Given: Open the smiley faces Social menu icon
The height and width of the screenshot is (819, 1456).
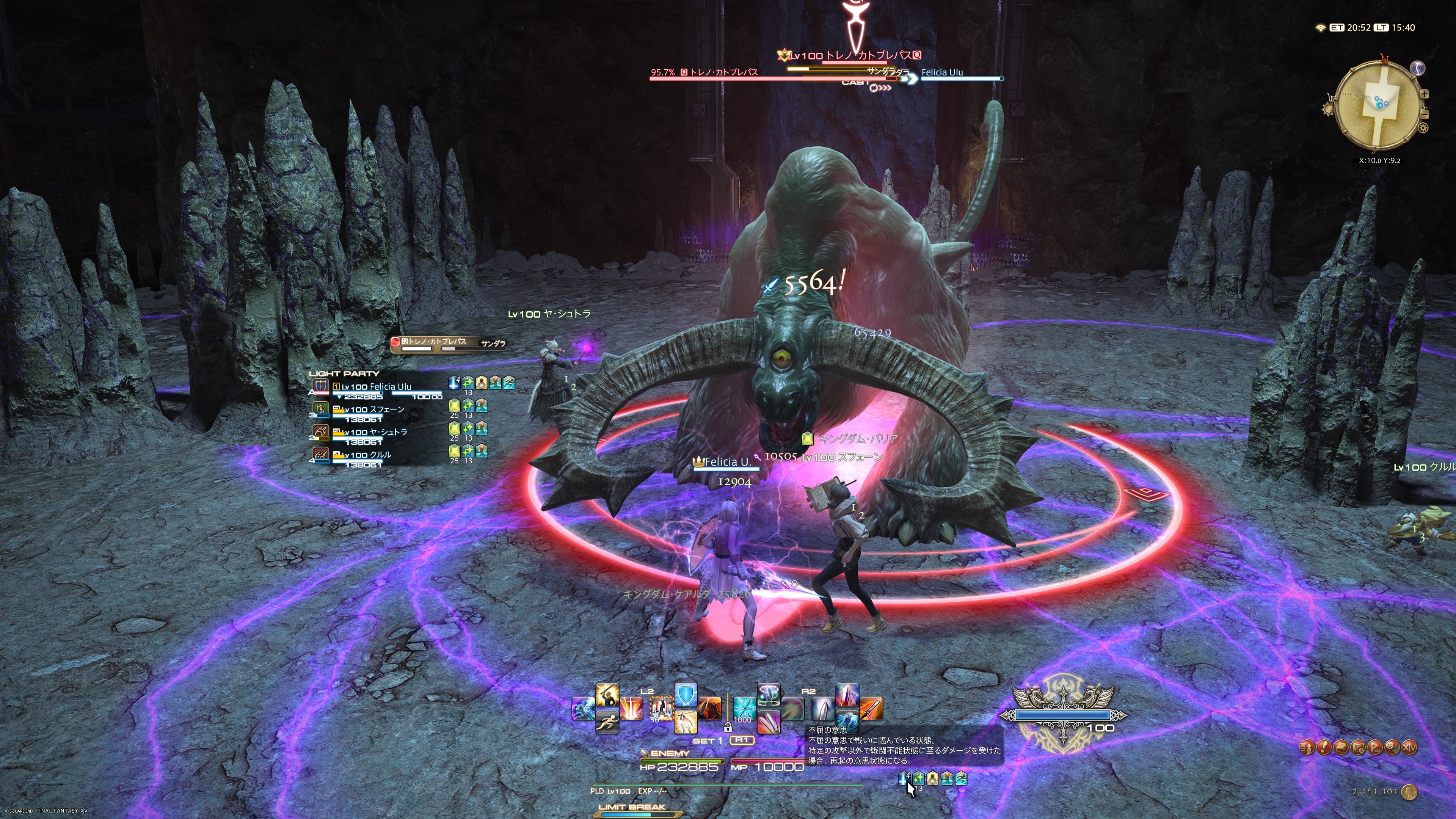Looking at the screenshot, I should click(1392, 748).
